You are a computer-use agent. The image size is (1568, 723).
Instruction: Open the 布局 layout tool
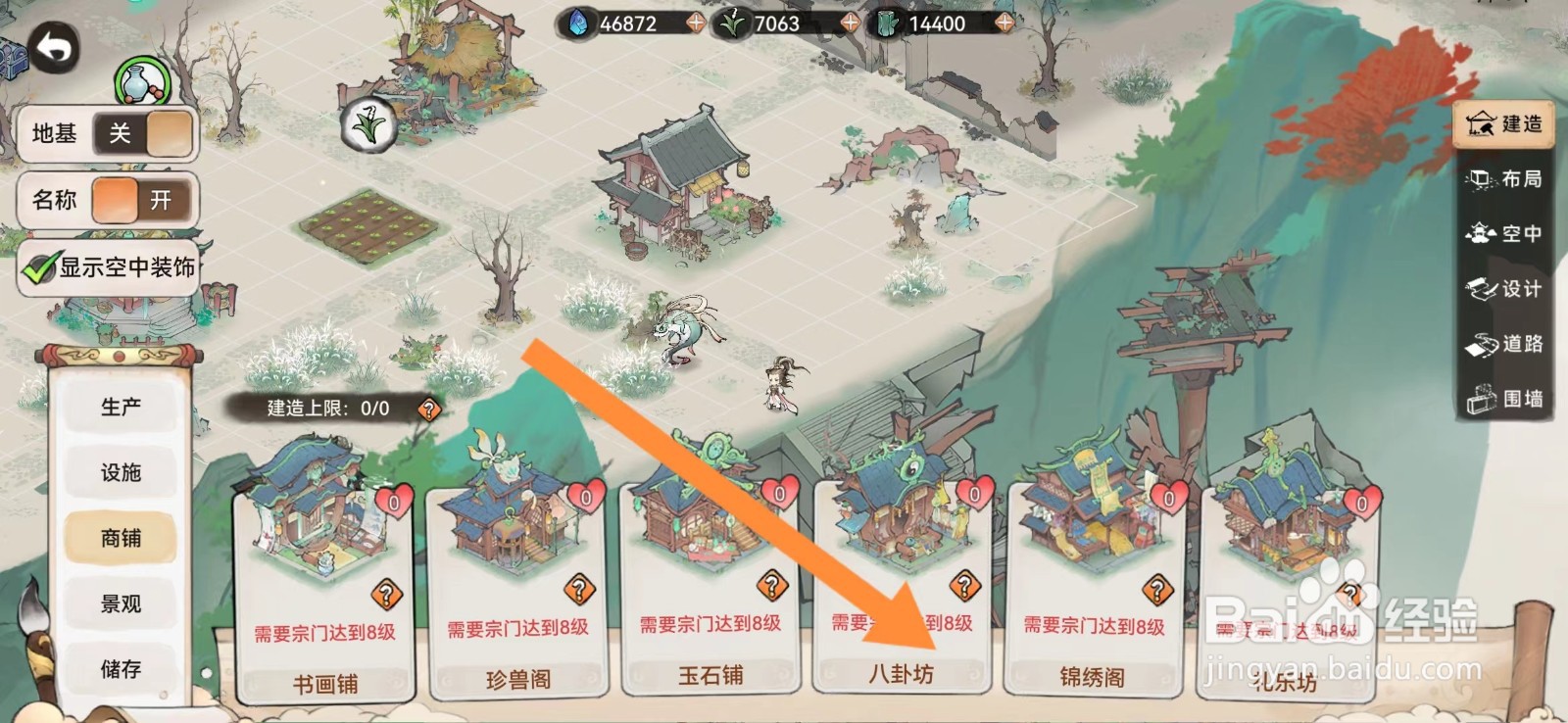click(x=1506, y=179)
